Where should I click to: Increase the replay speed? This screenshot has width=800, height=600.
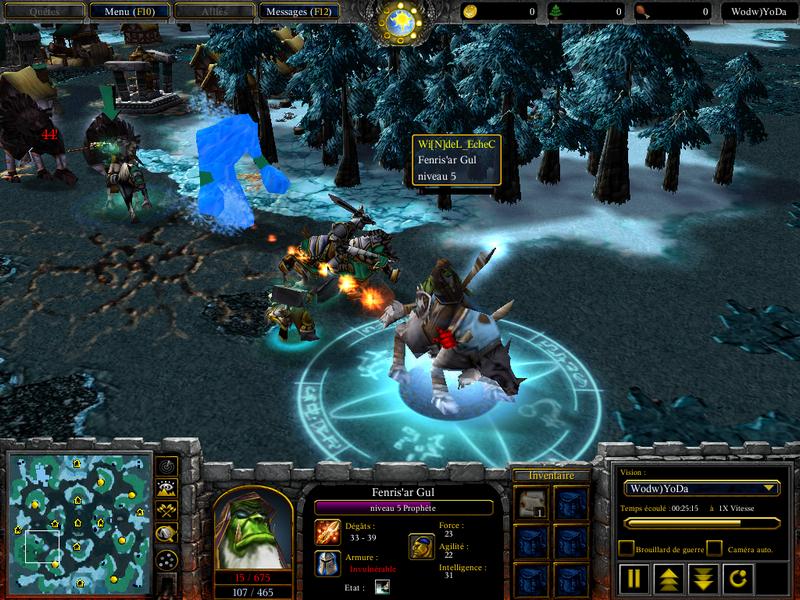pos(666,578)
